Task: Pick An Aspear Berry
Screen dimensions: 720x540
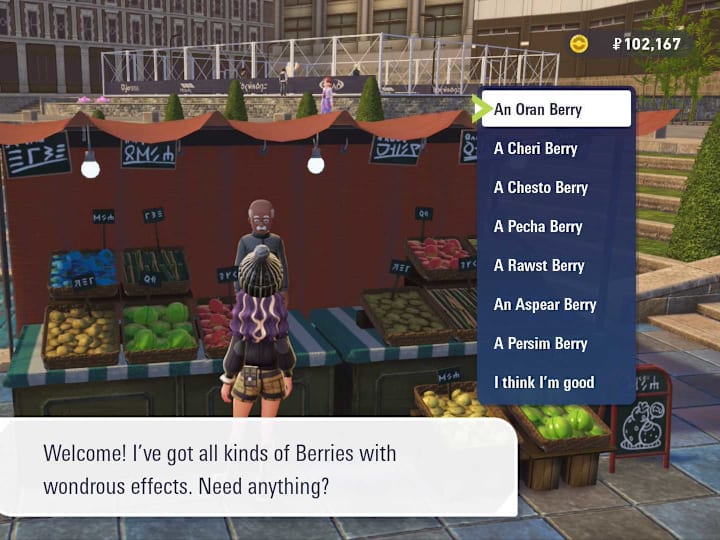Action: click(555, 304)
